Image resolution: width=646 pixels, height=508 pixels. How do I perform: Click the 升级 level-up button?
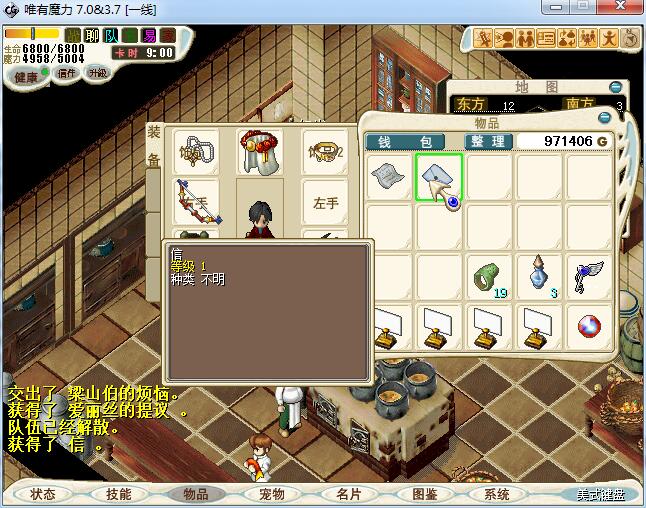point(97,73)
